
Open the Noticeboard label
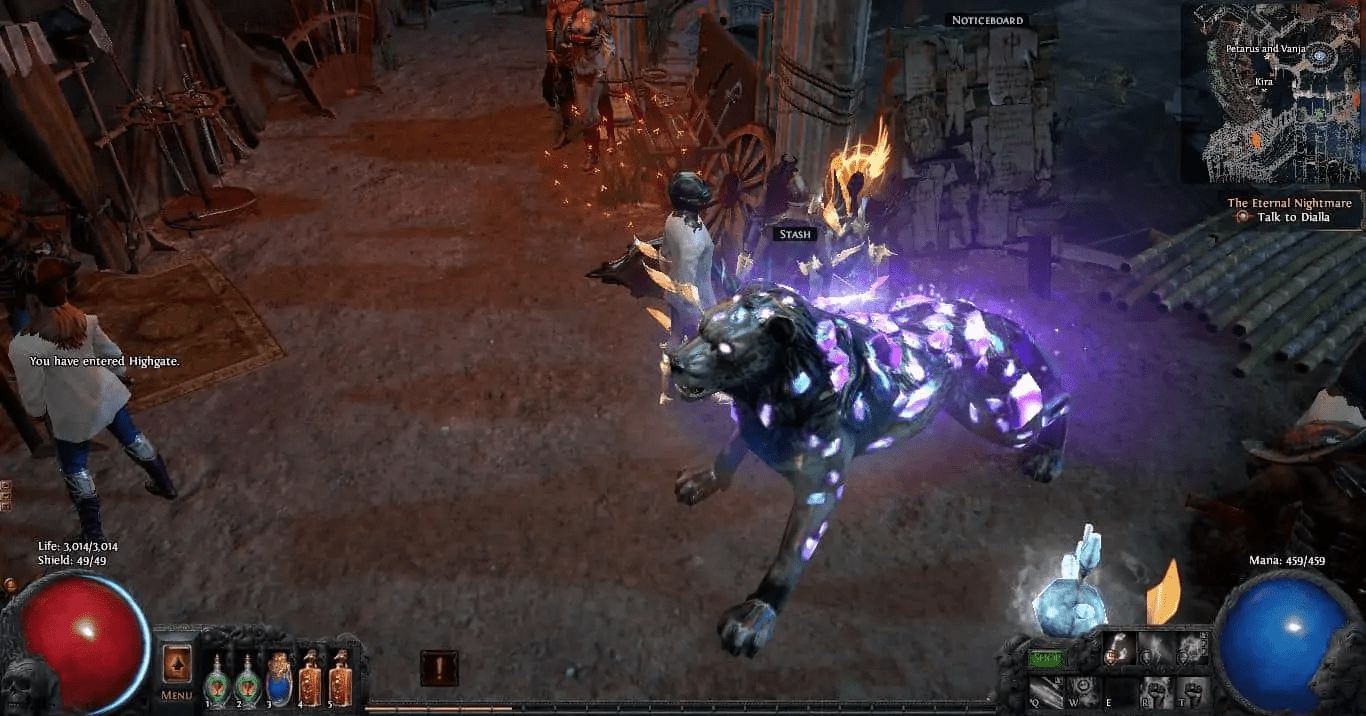click(986, 20)
